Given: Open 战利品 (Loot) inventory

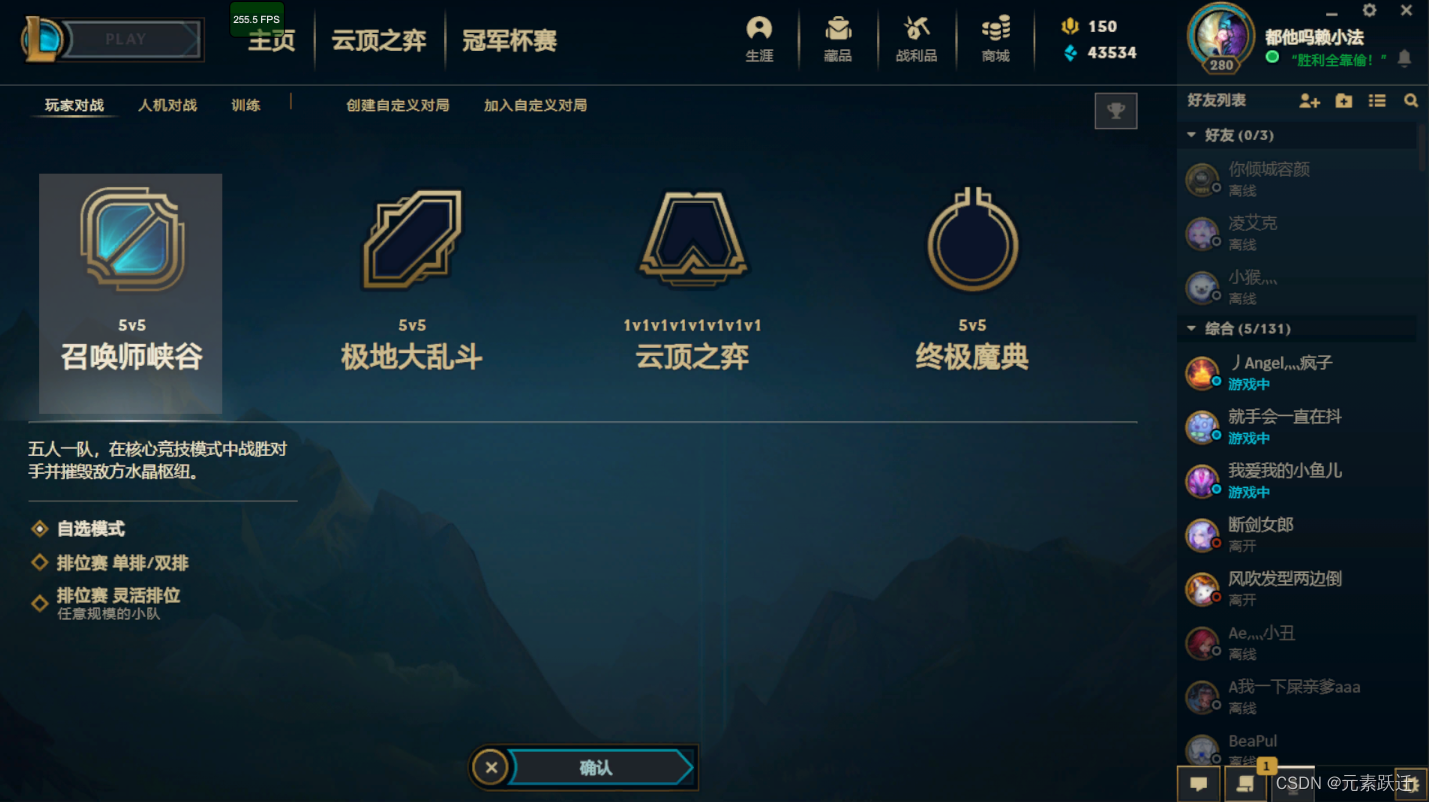Looking at the screenshot, I should [916, 40].
